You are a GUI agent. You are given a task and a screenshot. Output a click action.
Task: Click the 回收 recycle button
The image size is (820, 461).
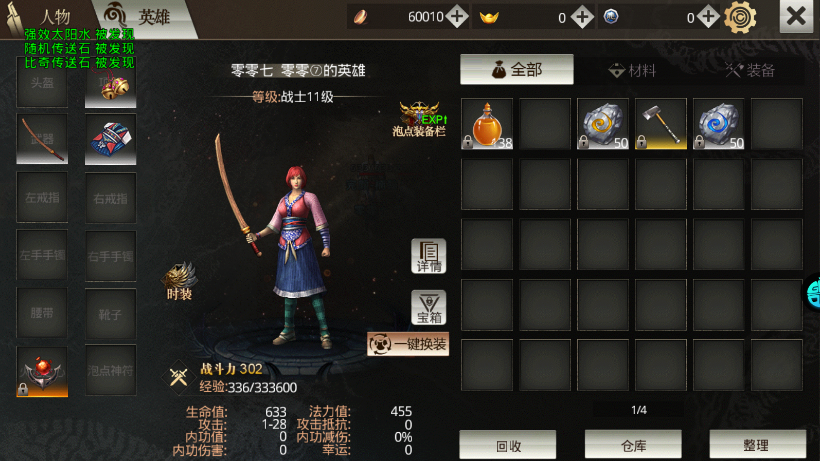[x=507, y=445]
